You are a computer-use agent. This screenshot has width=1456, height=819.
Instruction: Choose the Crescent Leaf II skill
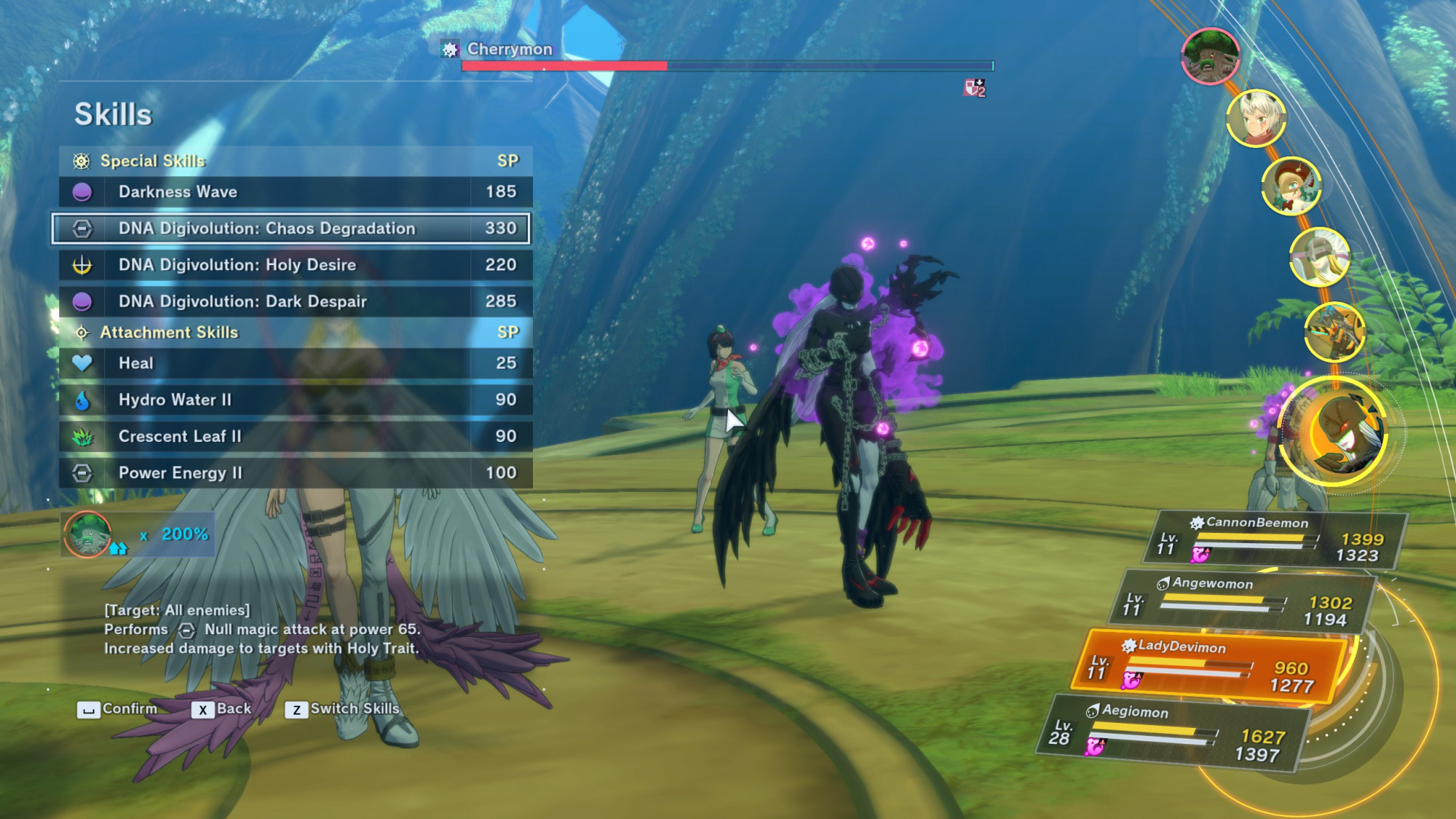[295, 436]
